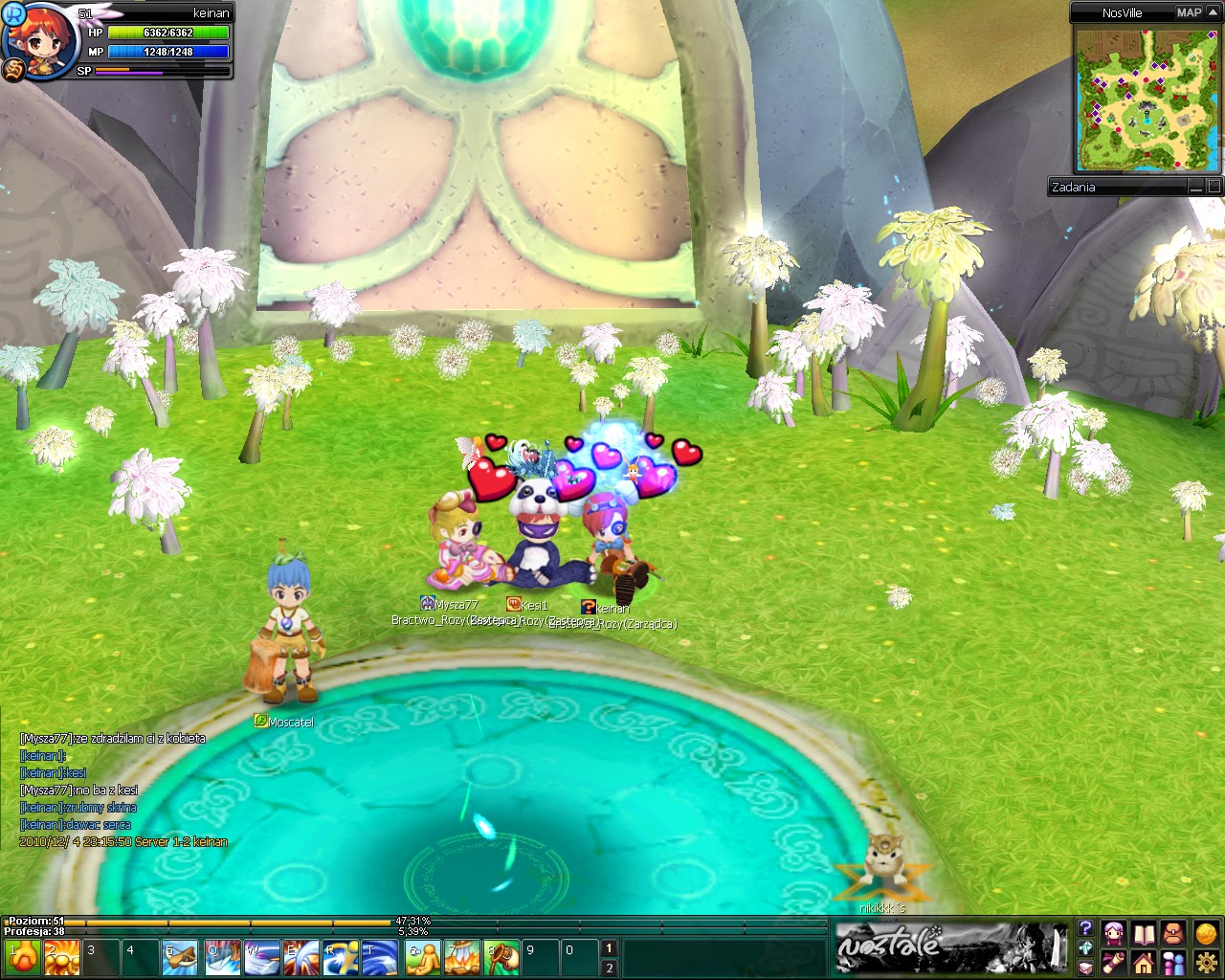Open the open book icon
1225x980 pixels.
[x=1145, y=932]
